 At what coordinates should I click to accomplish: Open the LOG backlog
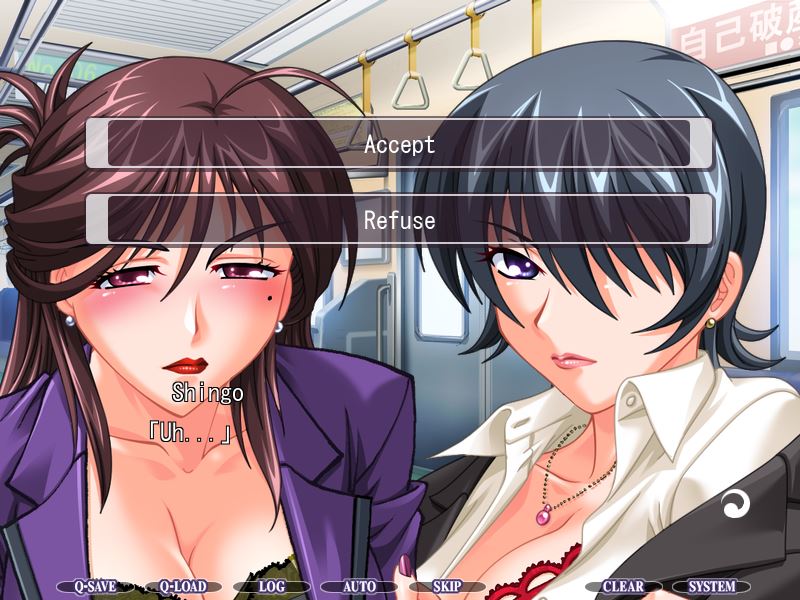[x=272, y=587]
